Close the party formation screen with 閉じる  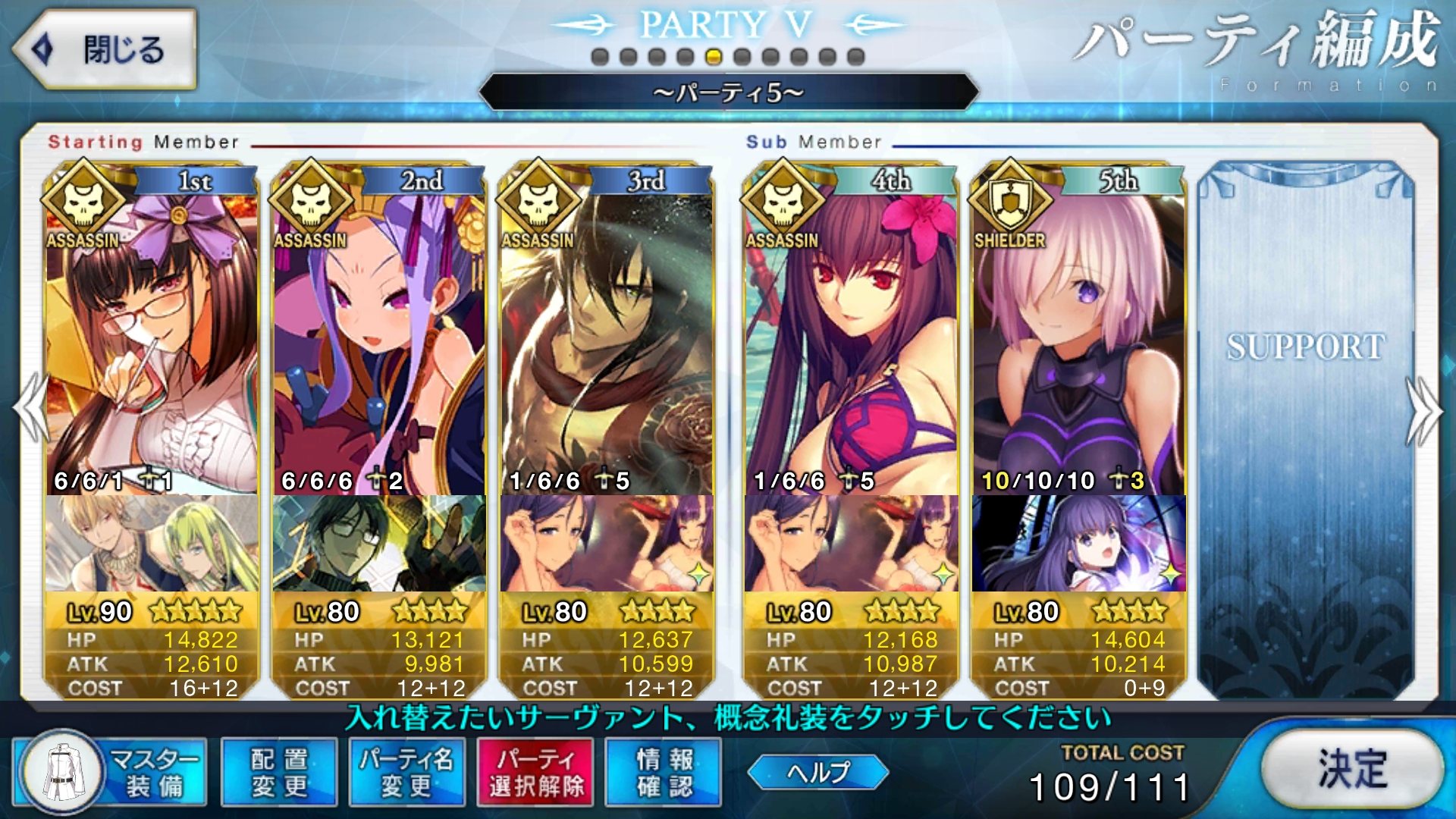pos(105,50)
